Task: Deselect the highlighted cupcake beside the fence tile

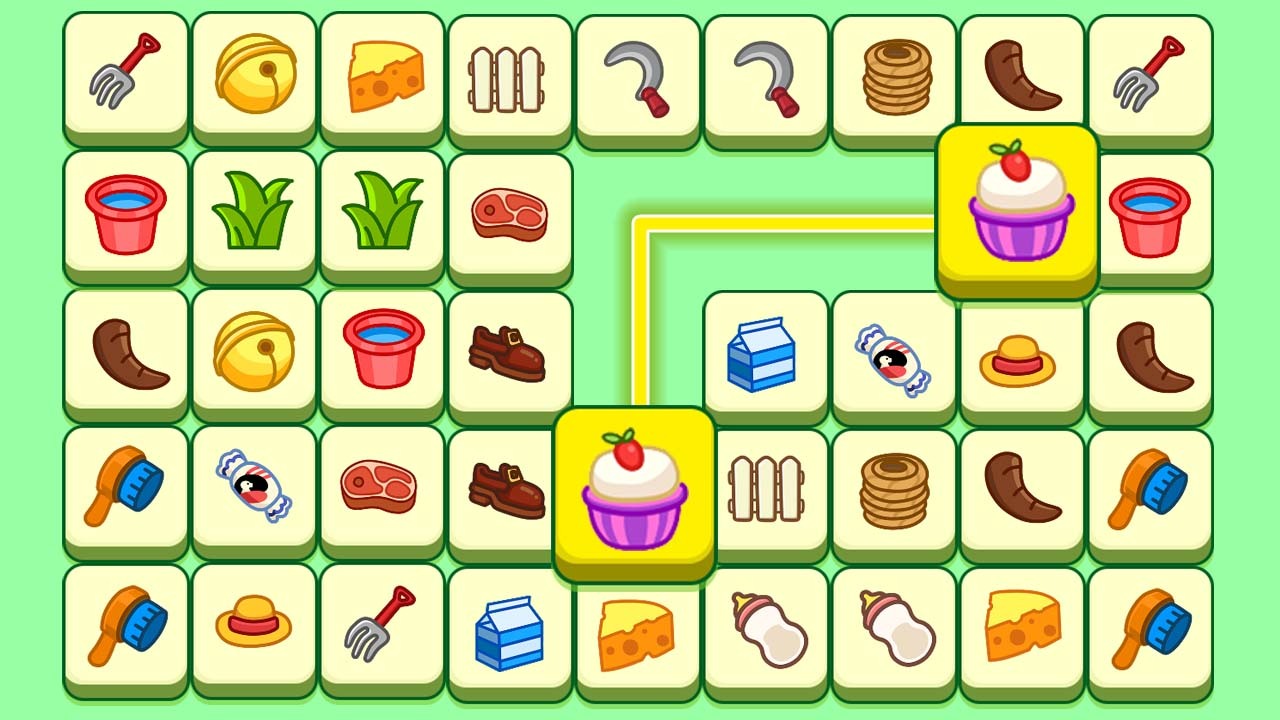Action: point(635,492)
